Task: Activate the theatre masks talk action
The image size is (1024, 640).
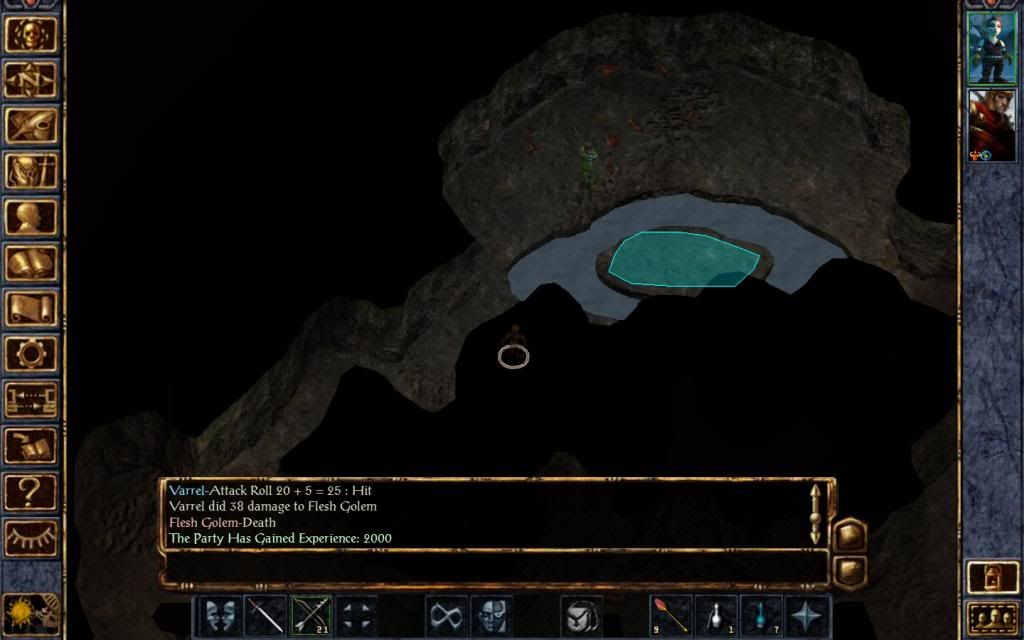Action: (x=221, y=615)
